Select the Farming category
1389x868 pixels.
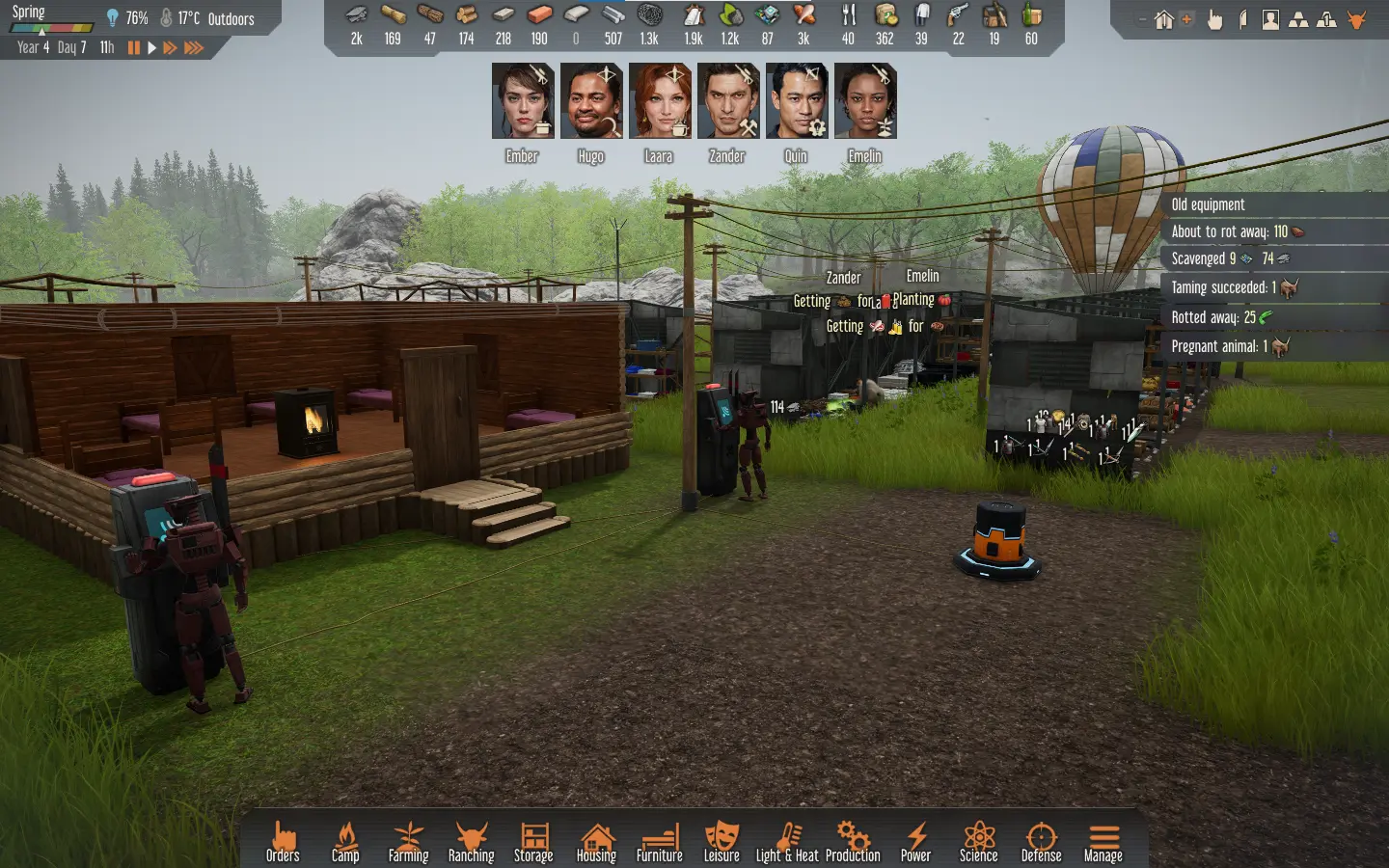[x=408, y=841]
